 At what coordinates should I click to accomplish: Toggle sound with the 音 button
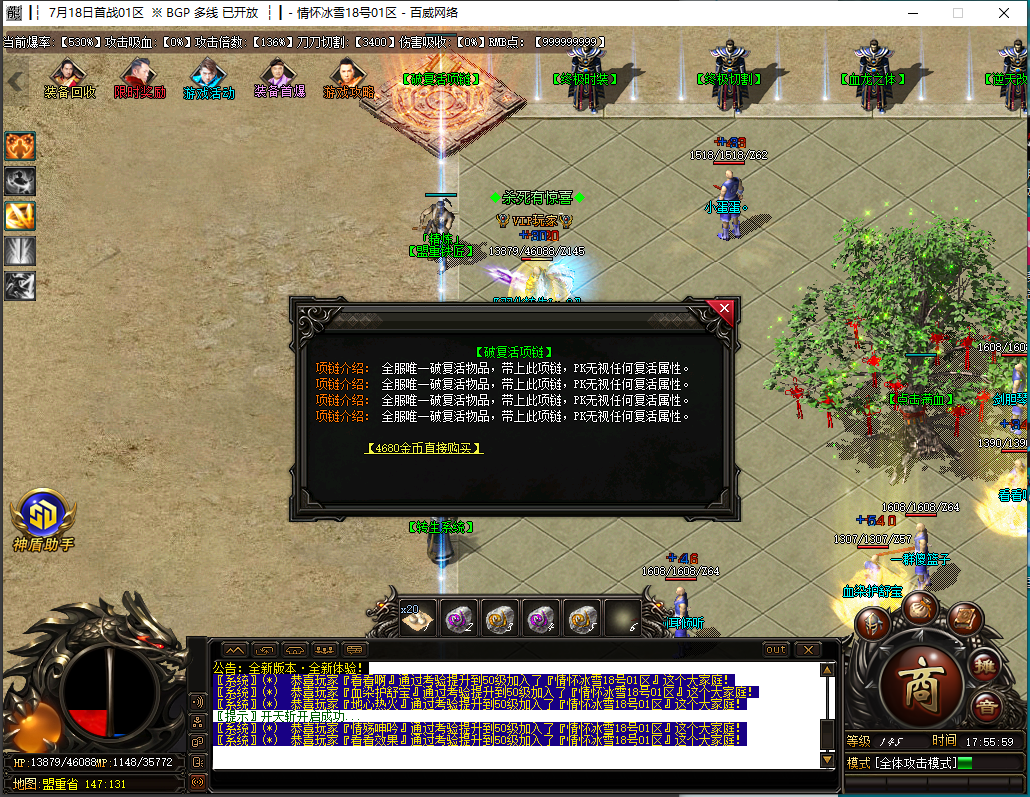tap(987, 706)
